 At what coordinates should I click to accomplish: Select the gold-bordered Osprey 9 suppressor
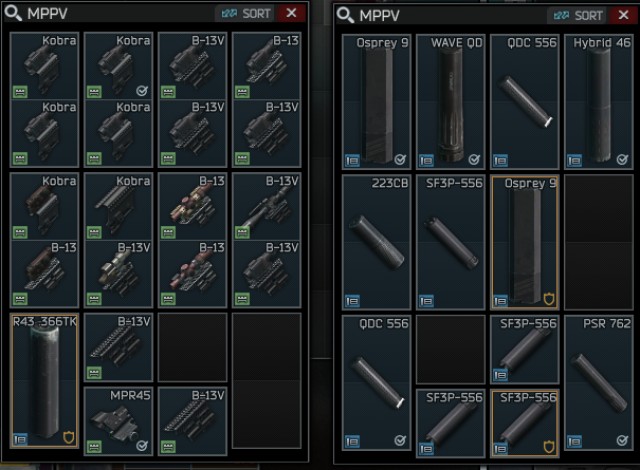[525, 242]
